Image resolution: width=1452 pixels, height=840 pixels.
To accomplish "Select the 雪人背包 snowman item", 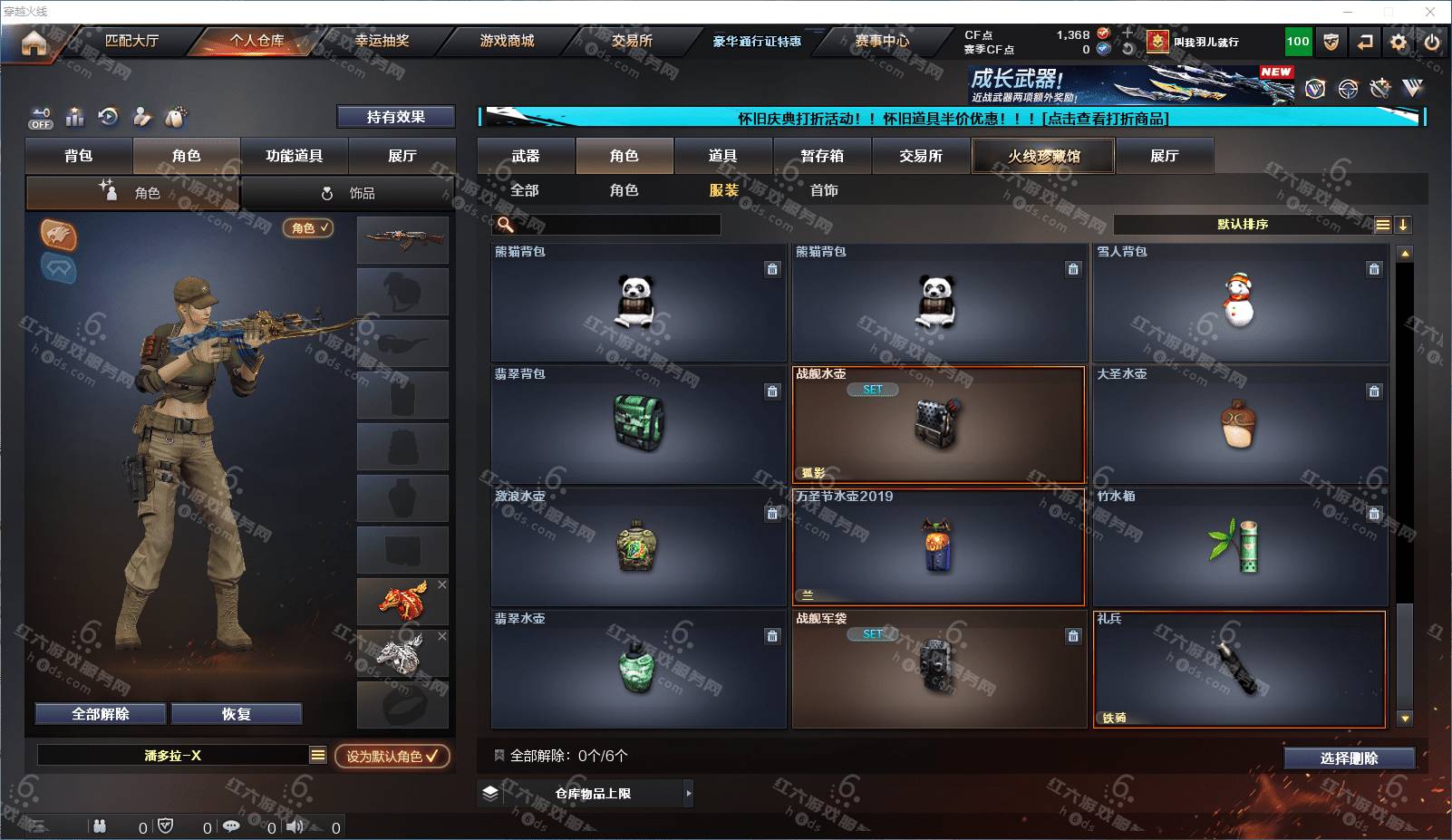I will pyautogui.click(x=1239, y=303).
